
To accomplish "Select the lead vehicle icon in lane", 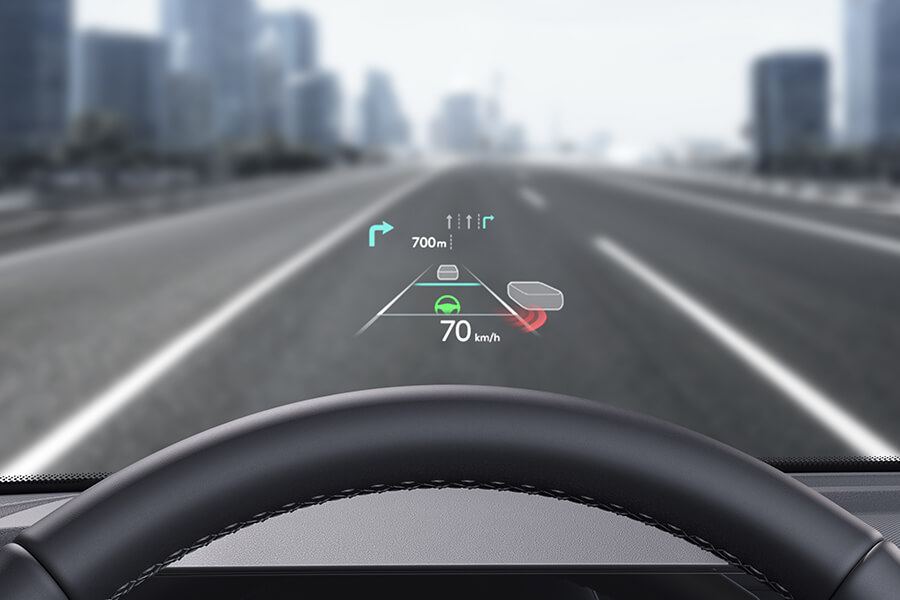I will coord(448,272).
